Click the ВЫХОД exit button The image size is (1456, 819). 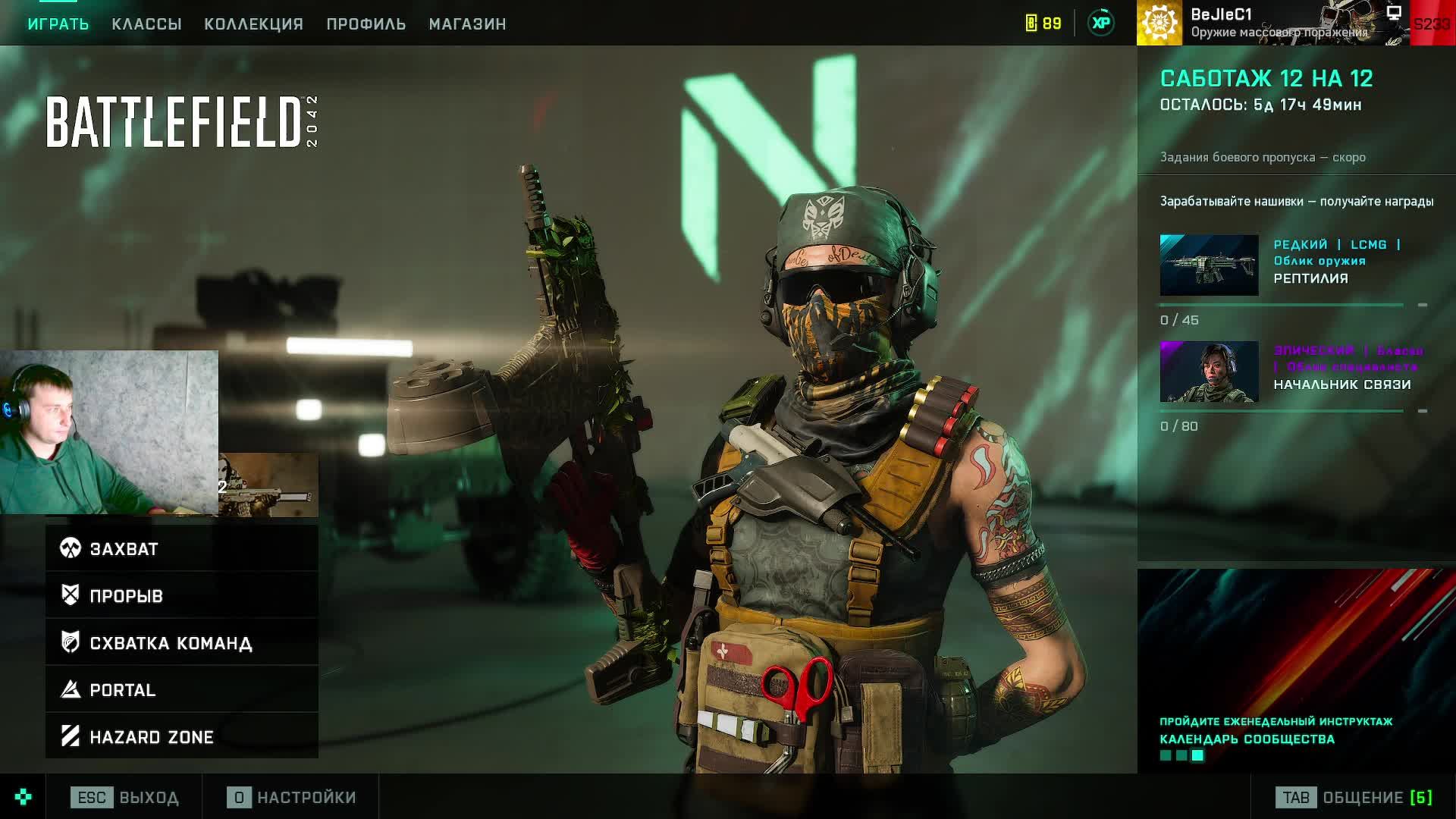[x=125, y=798]
